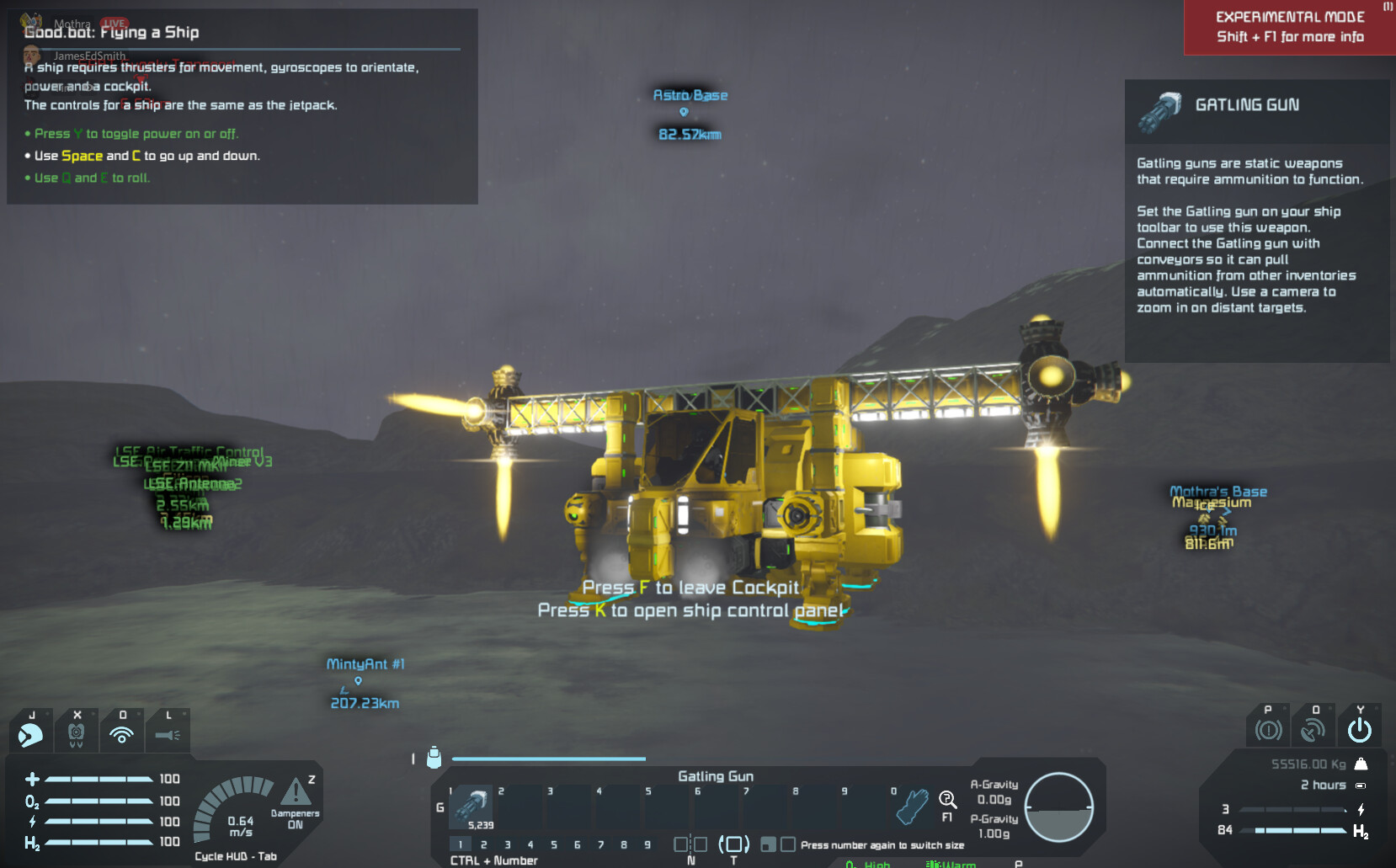Switch to toolbar page 9
Image resolution: width=1396 pixels, height=868 pixels.
(x=647, y=844)
